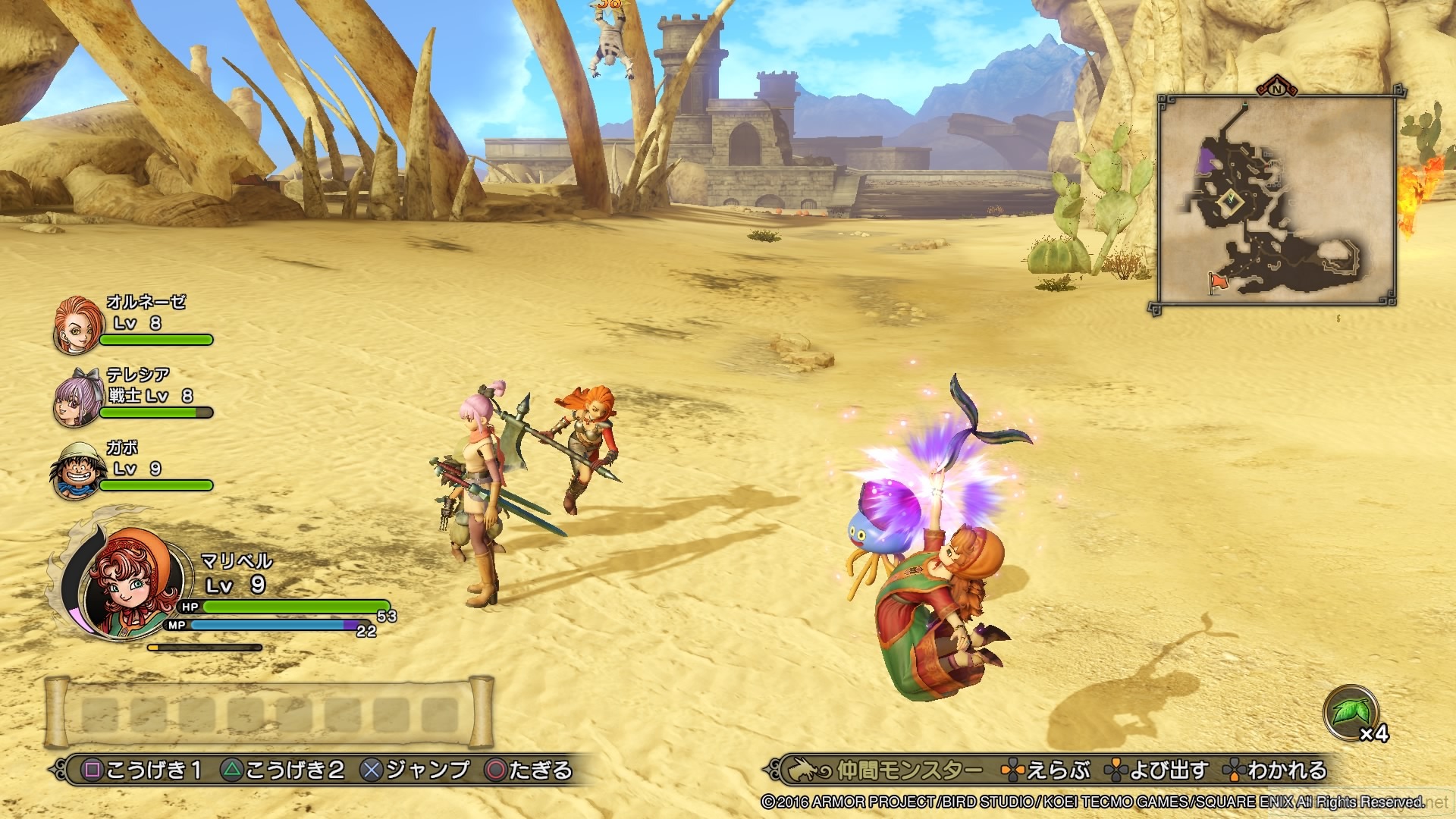Click the north compass marker on minimap

pos(1276,88)
